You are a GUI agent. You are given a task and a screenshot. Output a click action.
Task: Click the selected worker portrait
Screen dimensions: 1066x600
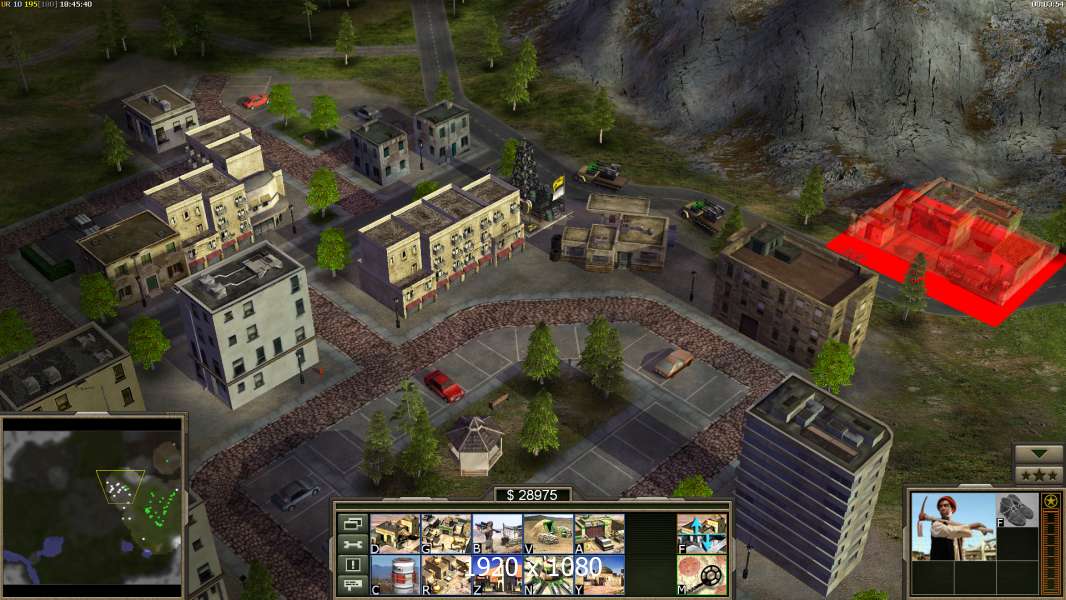pos(953,526)
